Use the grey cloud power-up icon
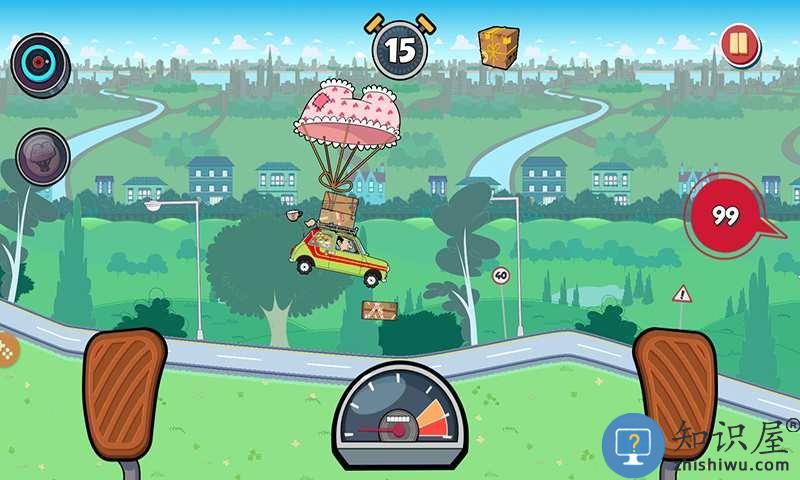Image resolution: width=800 pixels, height=480 pixels. [x=41, y=156]
